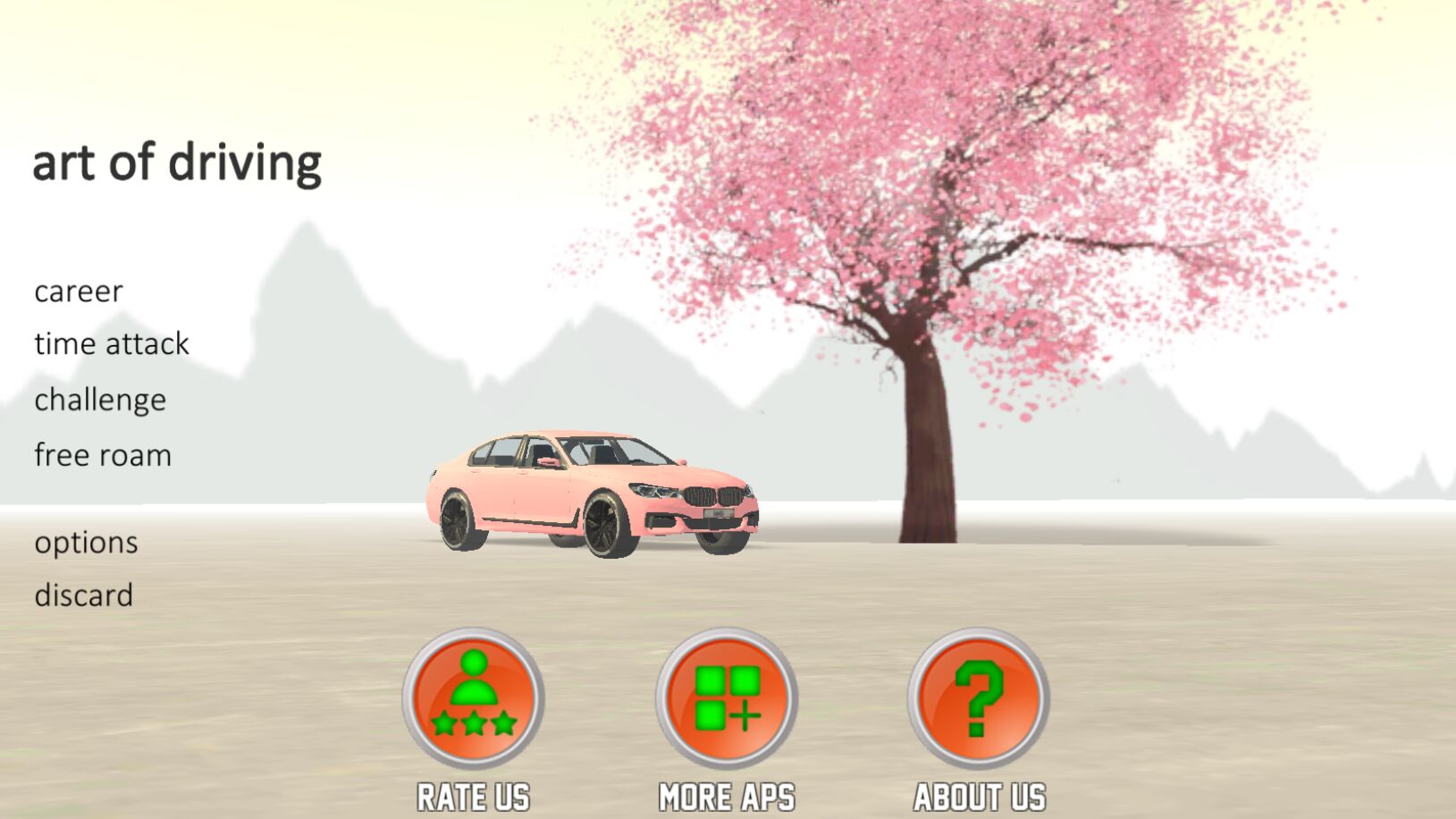Click the discard menu entry
Screen dimensions: 1456x819
tap(83, 595)
